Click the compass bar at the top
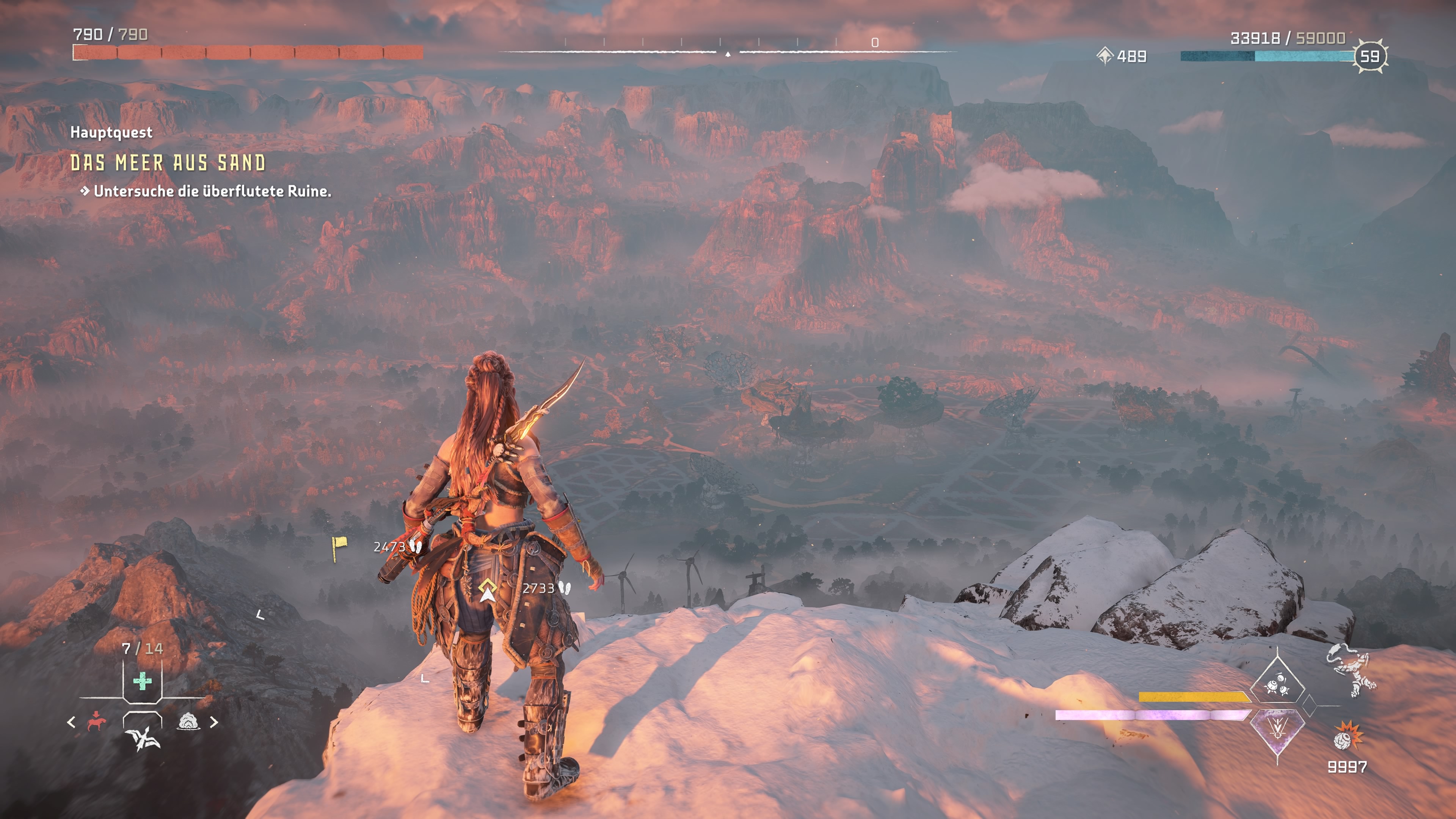The height and width of the screenshot is (819, 1456). click(728, 51)
